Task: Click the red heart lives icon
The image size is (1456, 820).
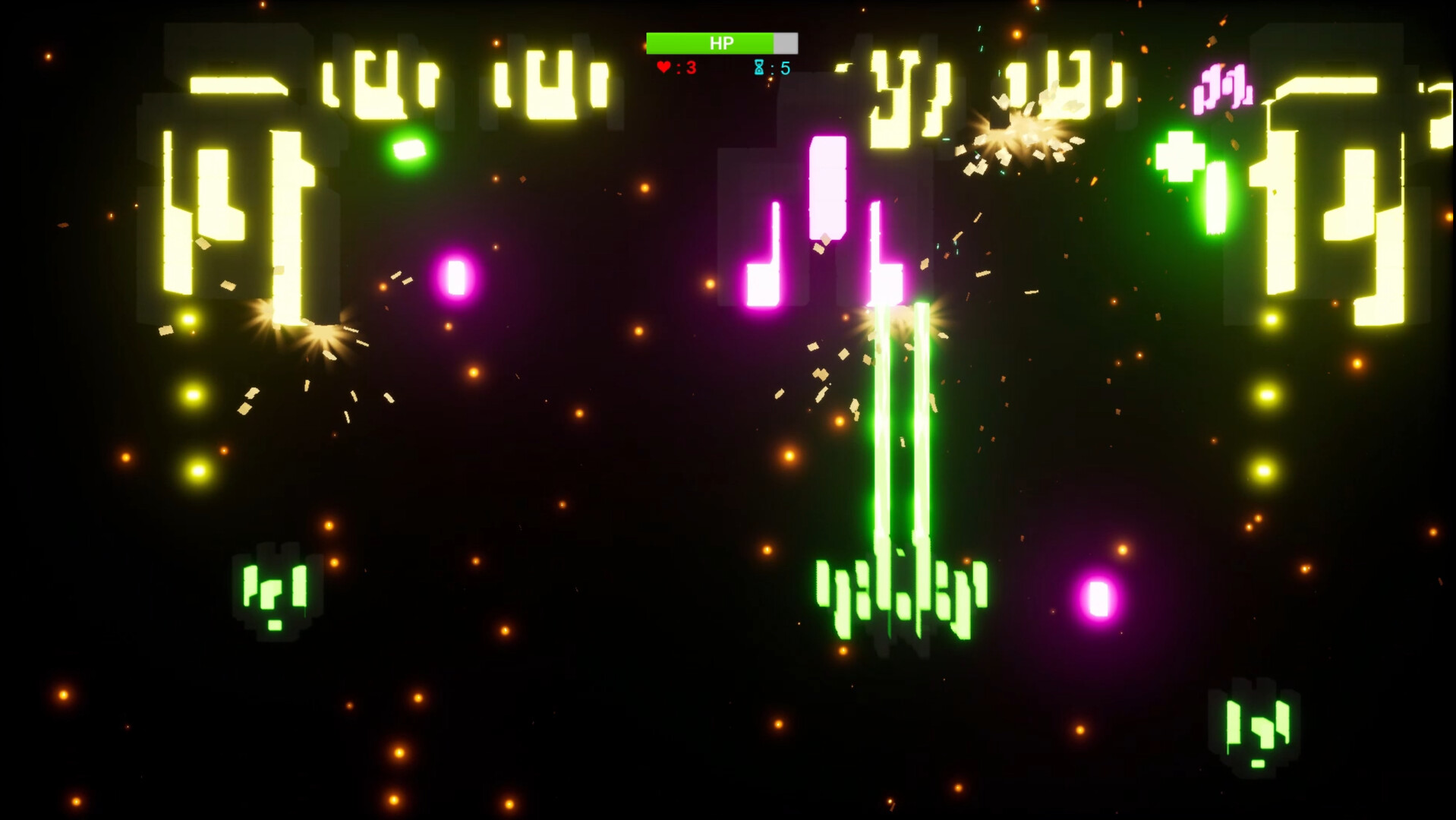Action: click(x=663, y=67)
